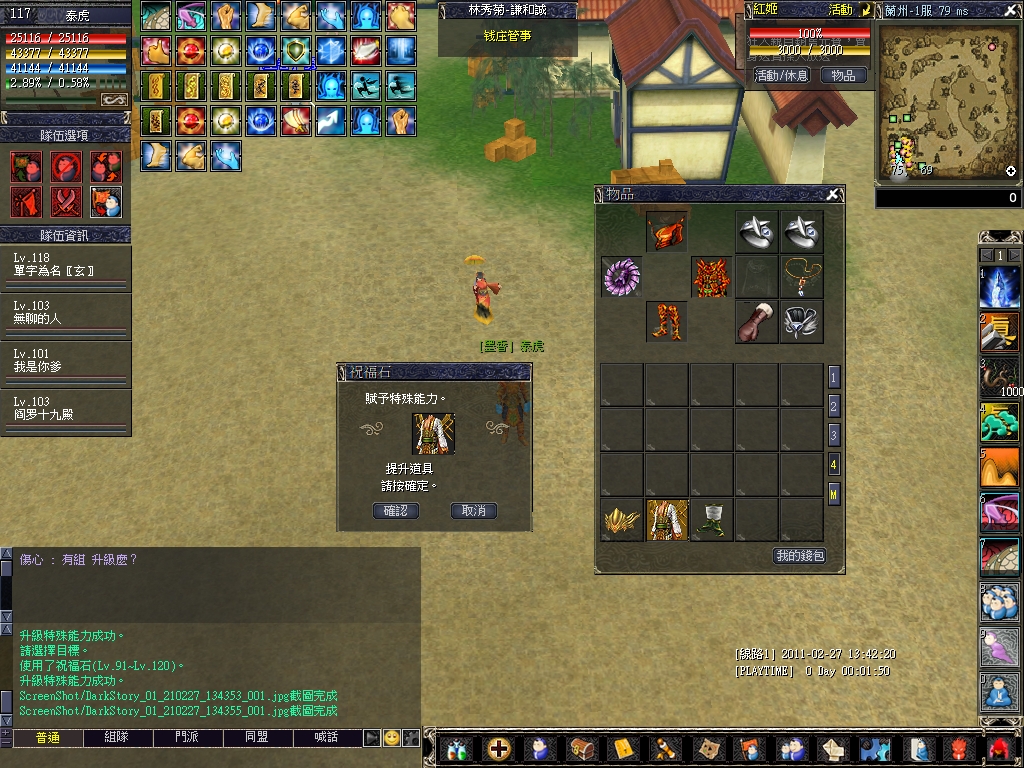The width and height of the screenshot is (1024, 768).
Task: Switch chat to 同盟 alliance channel
Action: click(257, 737)
